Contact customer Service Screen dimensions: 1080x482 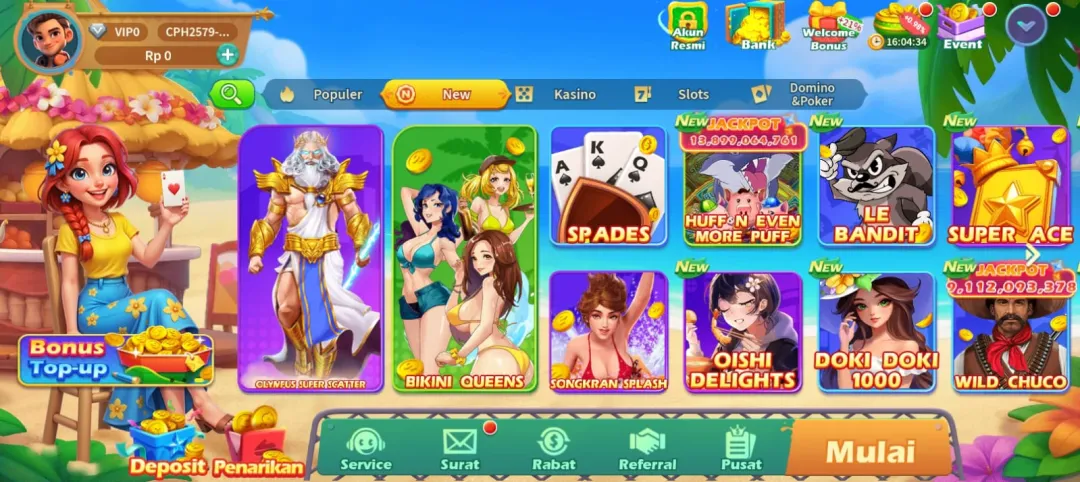click(366, 449)
